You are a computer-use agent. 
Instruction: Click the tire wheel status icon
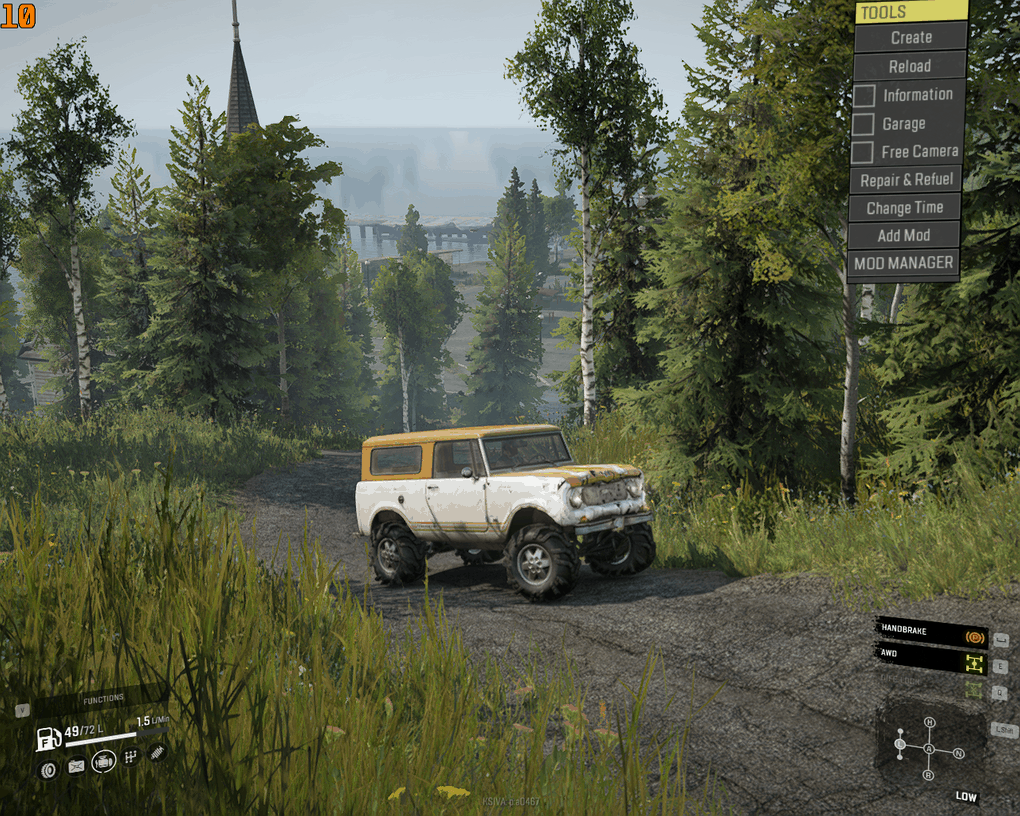click(x=47, y=769)
